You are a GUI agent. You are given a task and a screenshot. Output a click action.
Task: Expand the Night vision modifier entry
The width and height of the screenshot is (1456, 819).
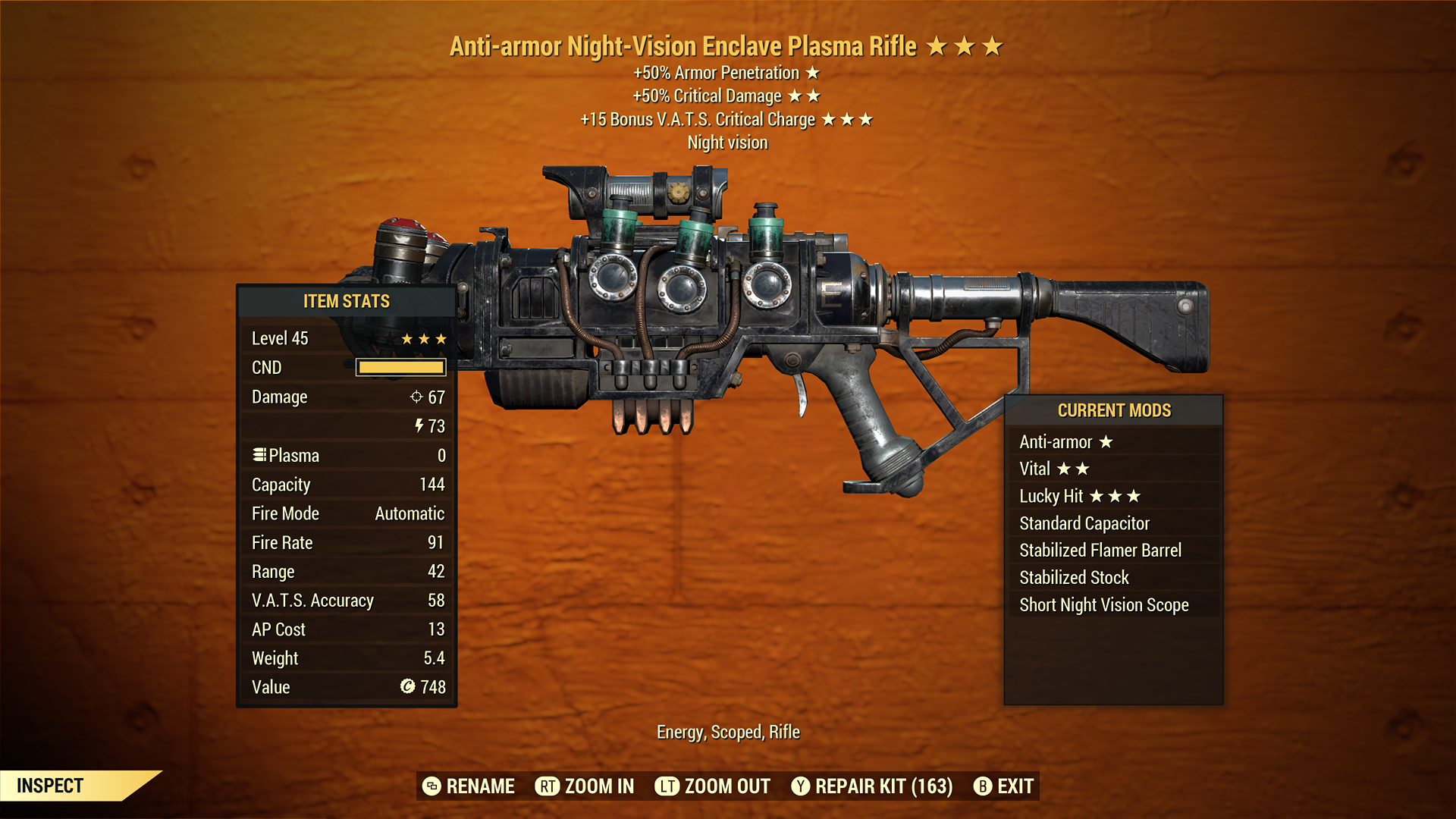[726, 142]
